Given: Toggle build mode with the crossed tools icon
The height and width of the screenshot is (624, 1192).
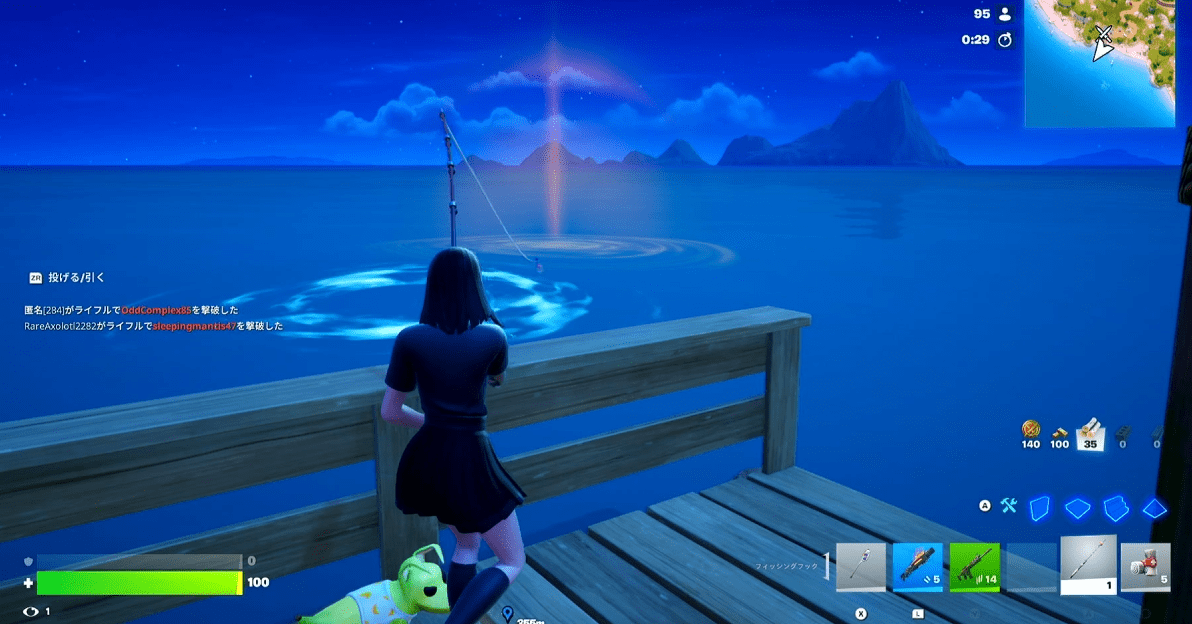Looking at the screenshot, I should tap(1008, 507).
